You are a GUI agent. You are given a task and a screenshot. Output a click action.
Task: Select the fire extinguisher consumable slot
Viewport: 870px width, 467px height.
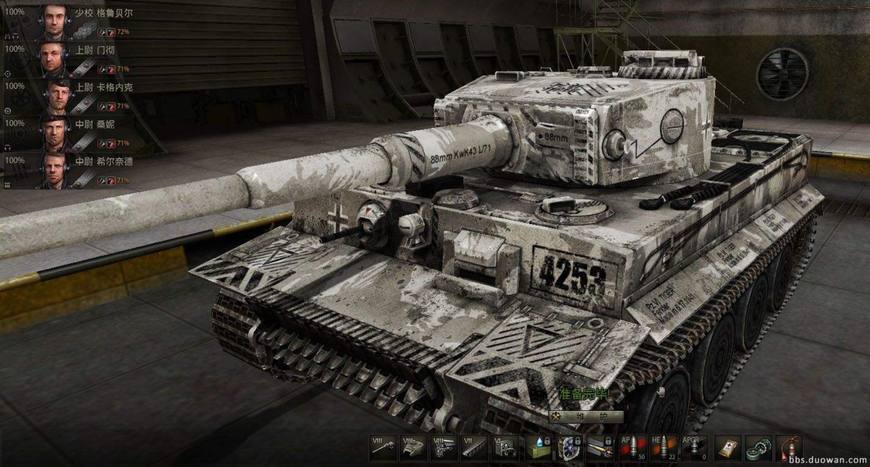pyautogui.click(x=791, y=447)
